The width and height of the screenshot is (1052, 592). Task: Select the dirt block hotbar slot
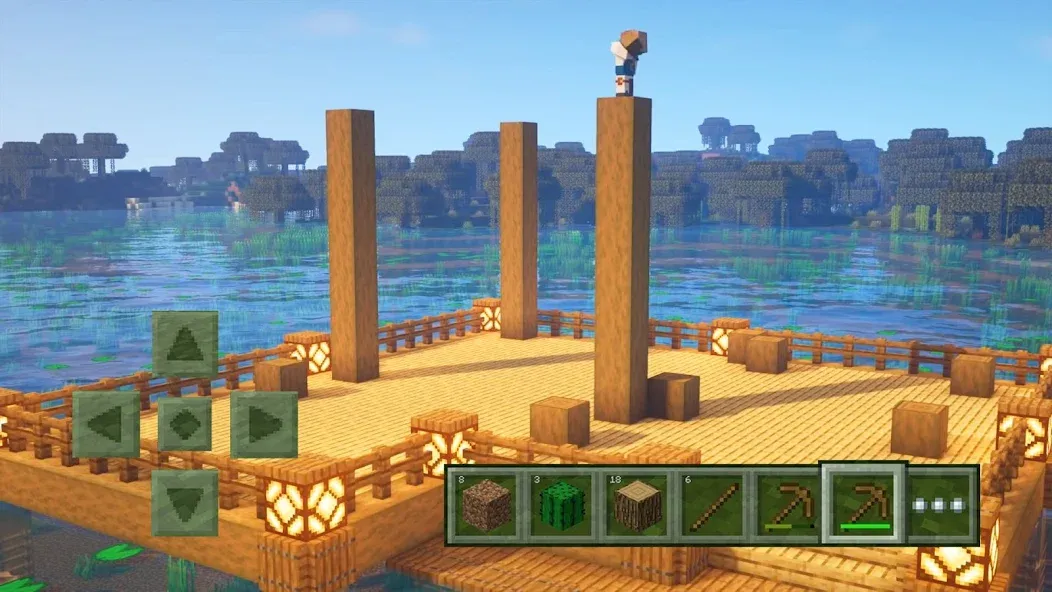click(x=486, y=506)
